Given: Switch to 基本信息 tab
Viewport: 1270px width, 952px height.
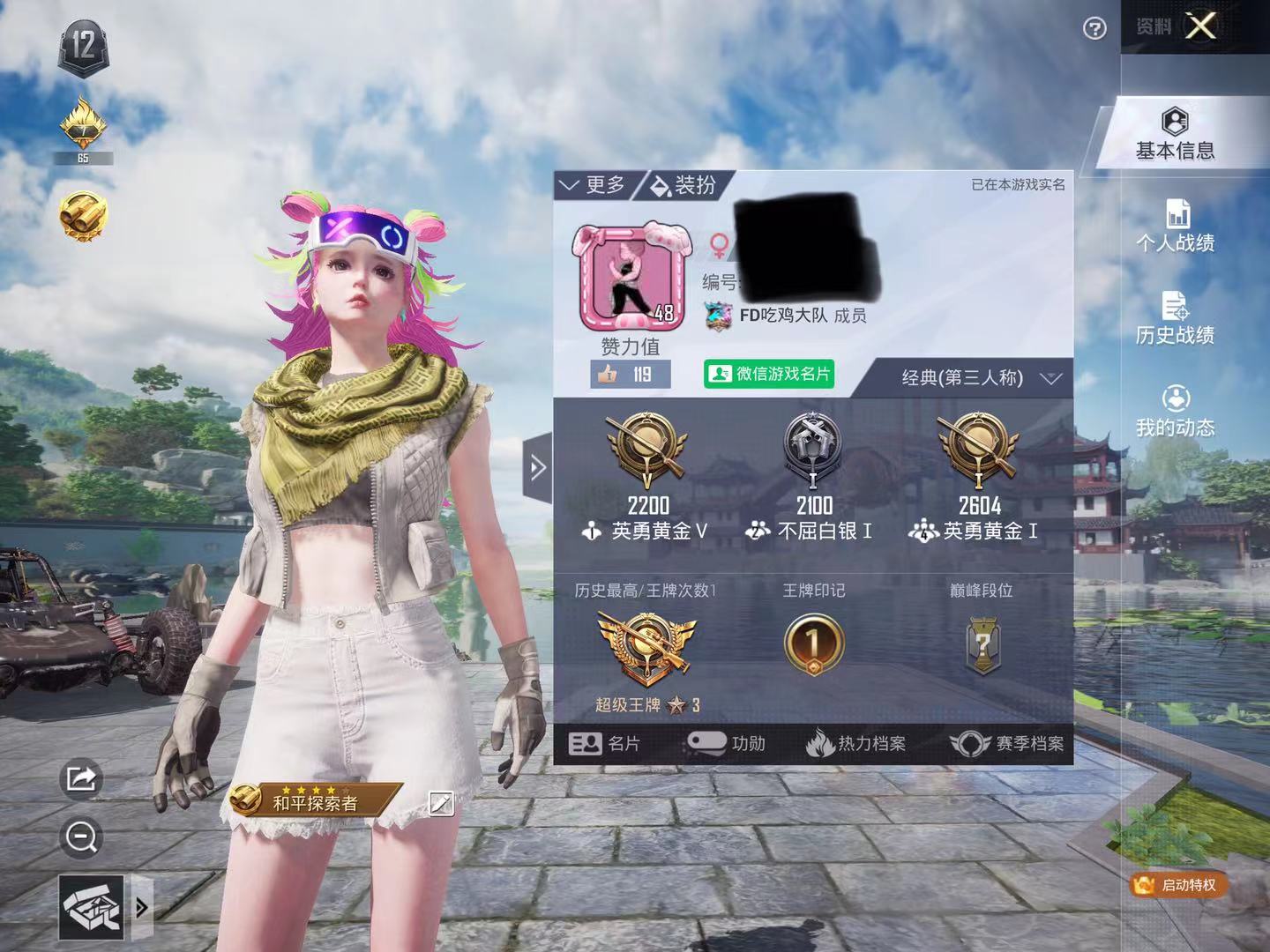Looking at the screenshot, I should [x=1175, y=134].
